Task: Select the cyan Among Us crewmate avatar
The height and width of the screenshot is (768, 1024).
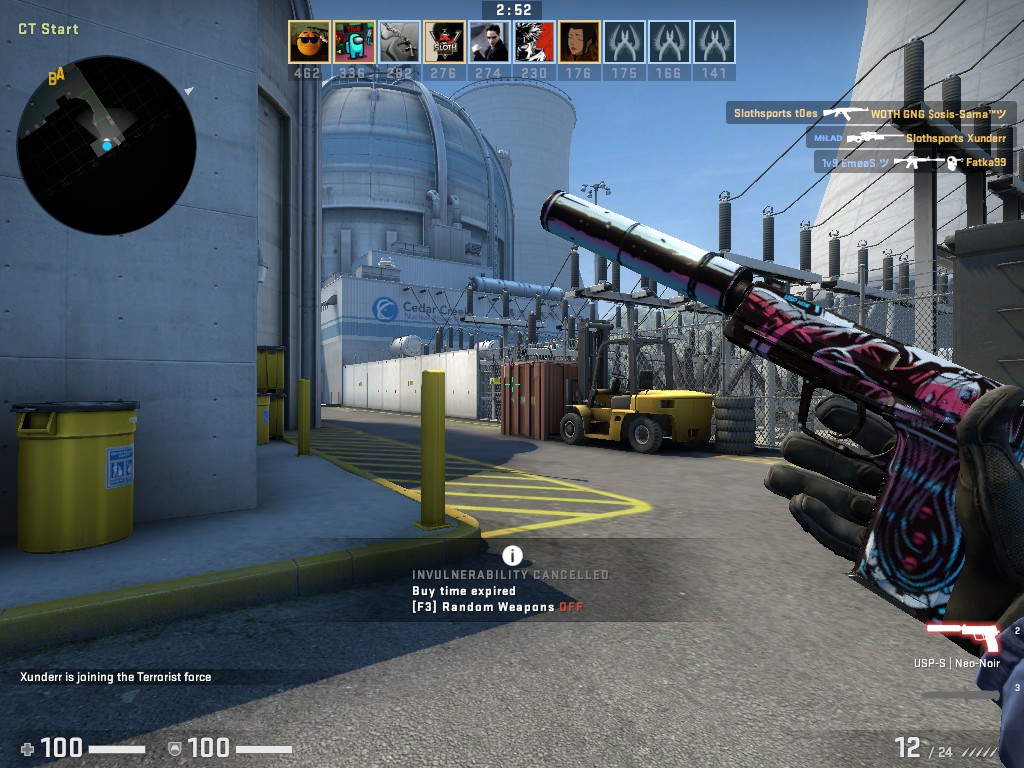Action: [x=354, y=42]
